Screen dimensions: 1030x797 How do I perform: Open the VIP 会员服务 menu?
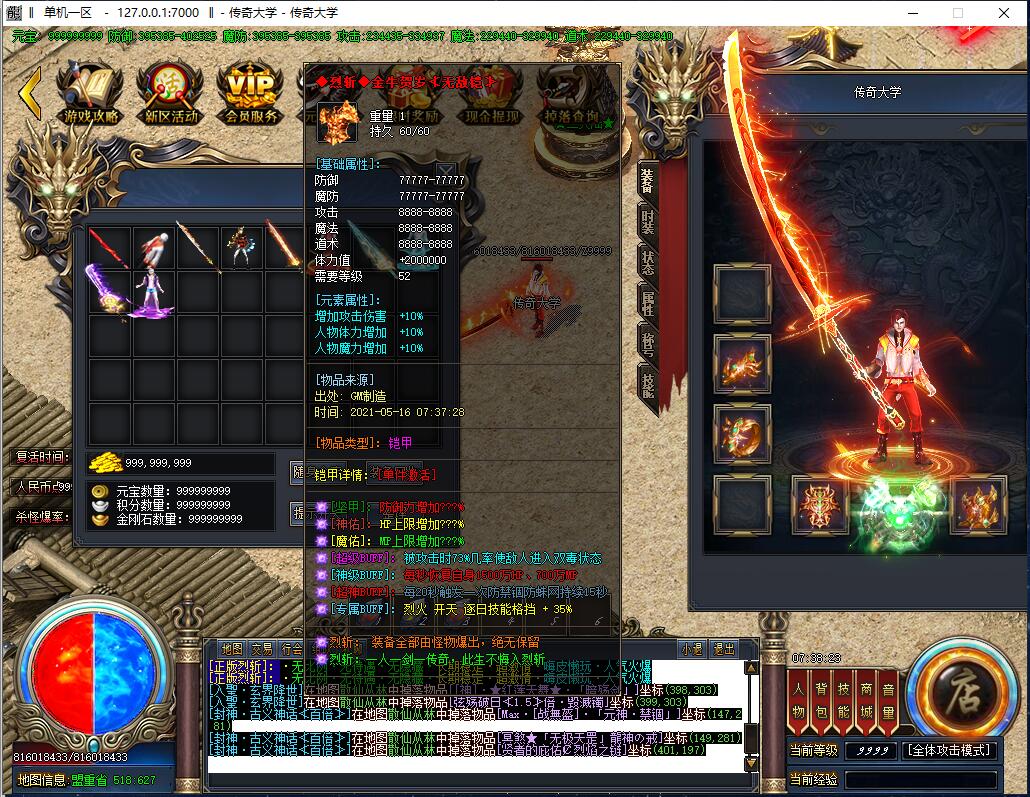pyautogui.click(x=251, y=95)
